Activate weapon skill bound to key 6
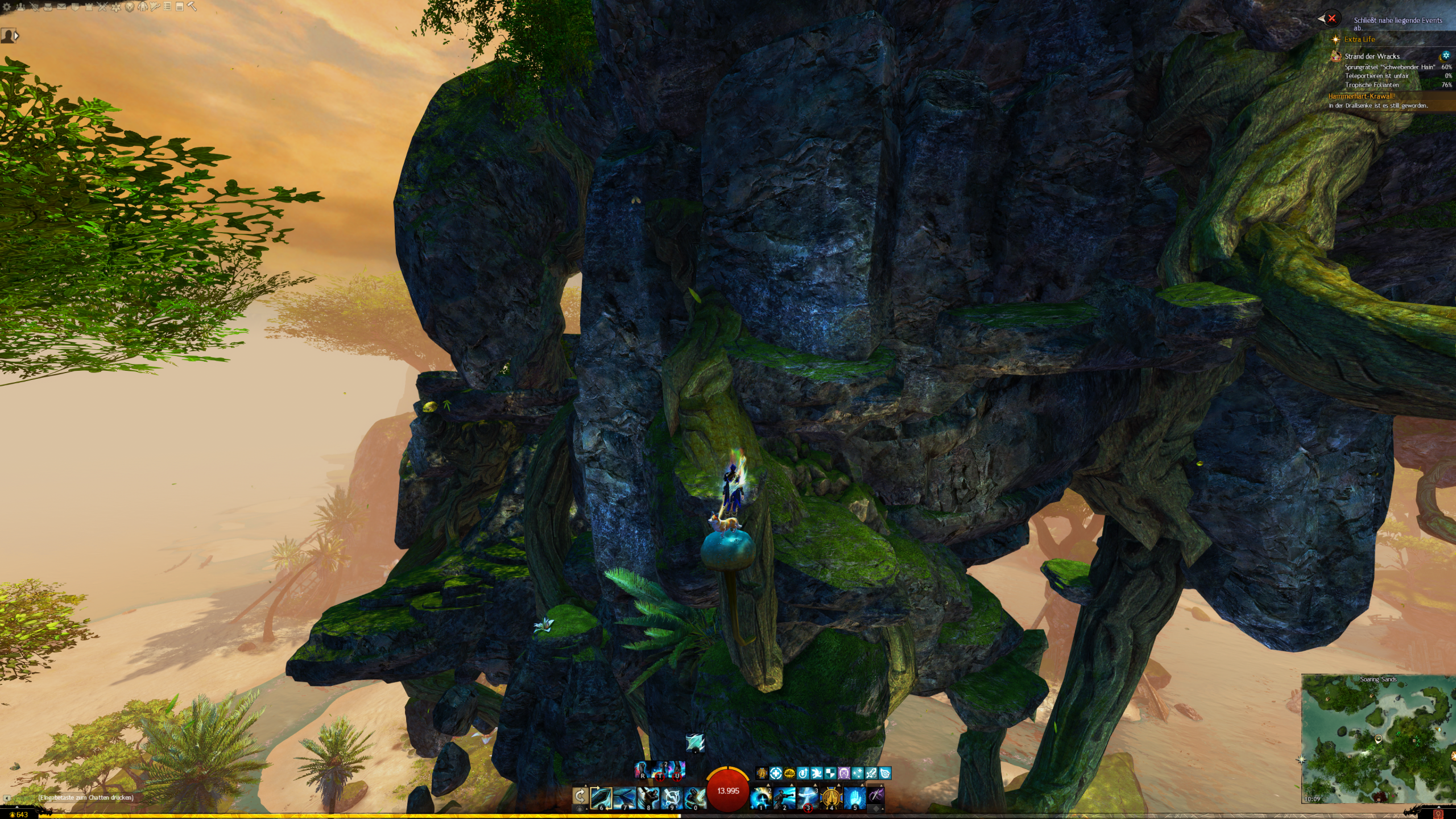This screenshot has height=819, width=1456. click(x=601, y=797)
